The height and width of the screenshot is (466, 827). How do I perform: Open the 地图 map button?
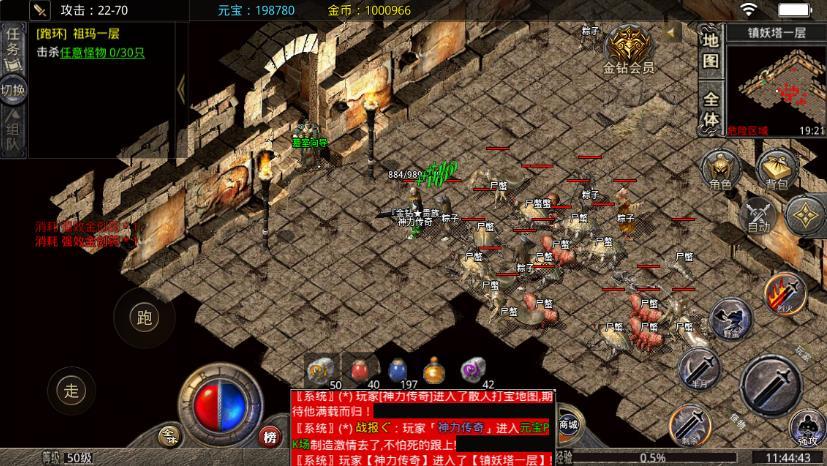(x=711, y=50)
